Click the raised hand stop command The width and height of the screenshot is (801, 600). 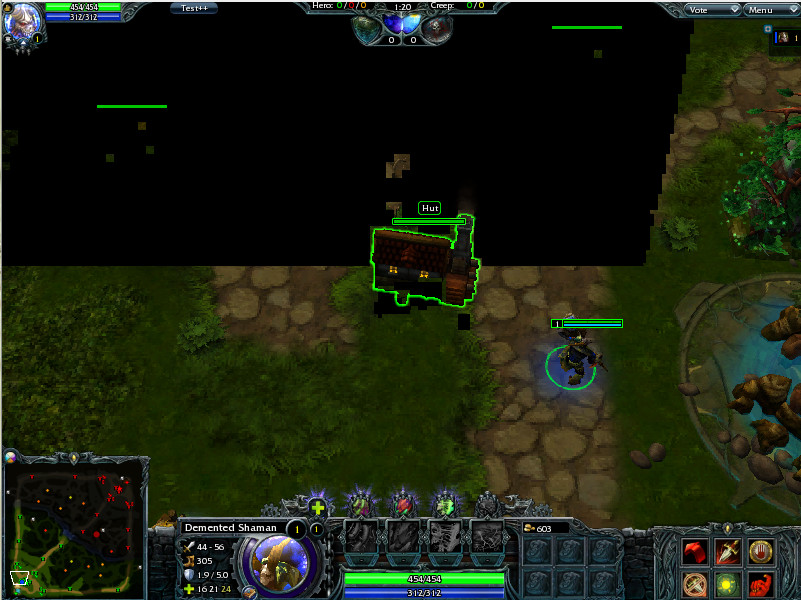(x=762, y=552)
